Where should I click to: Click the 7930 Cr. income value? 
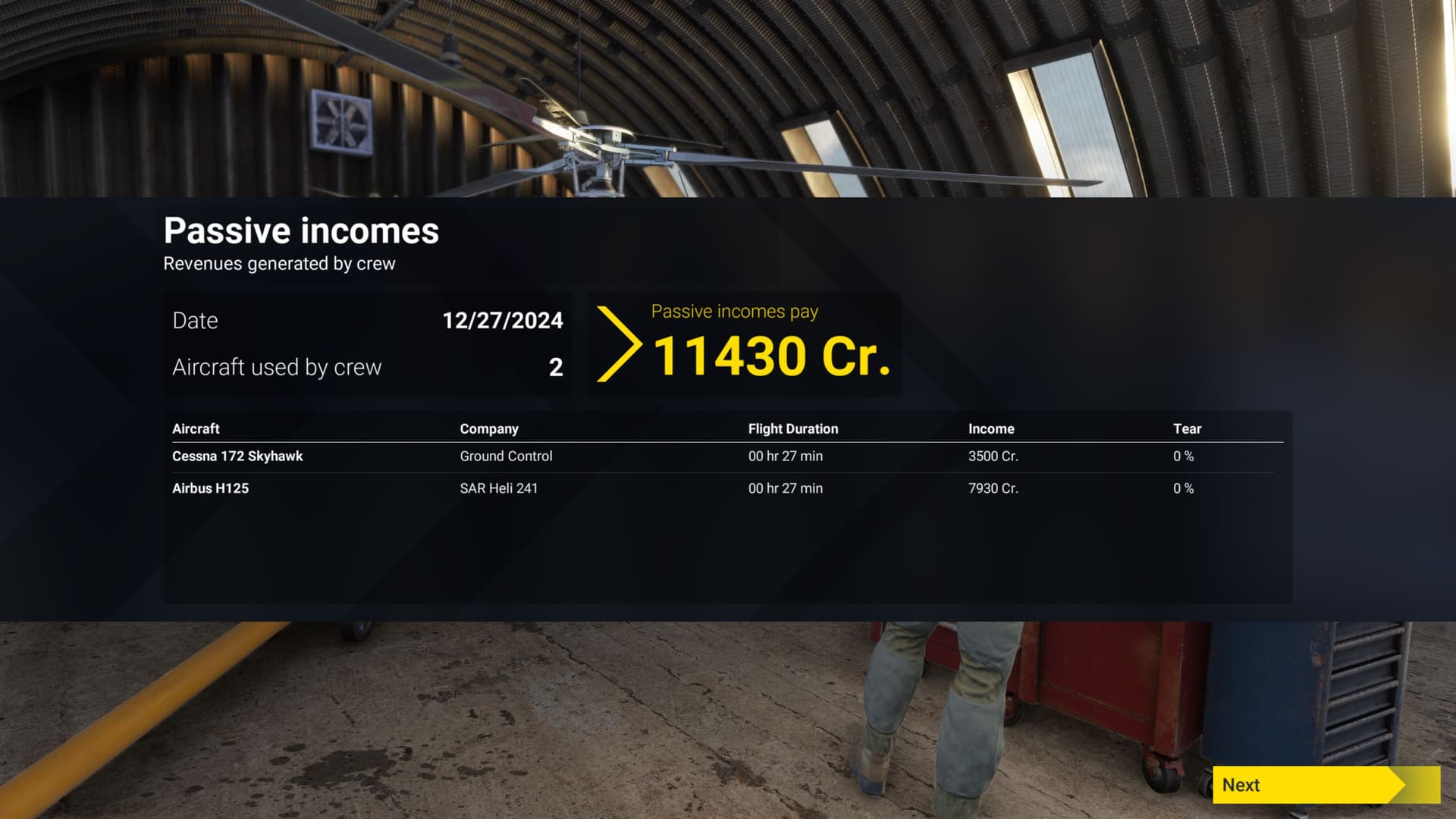coord(993,488)
